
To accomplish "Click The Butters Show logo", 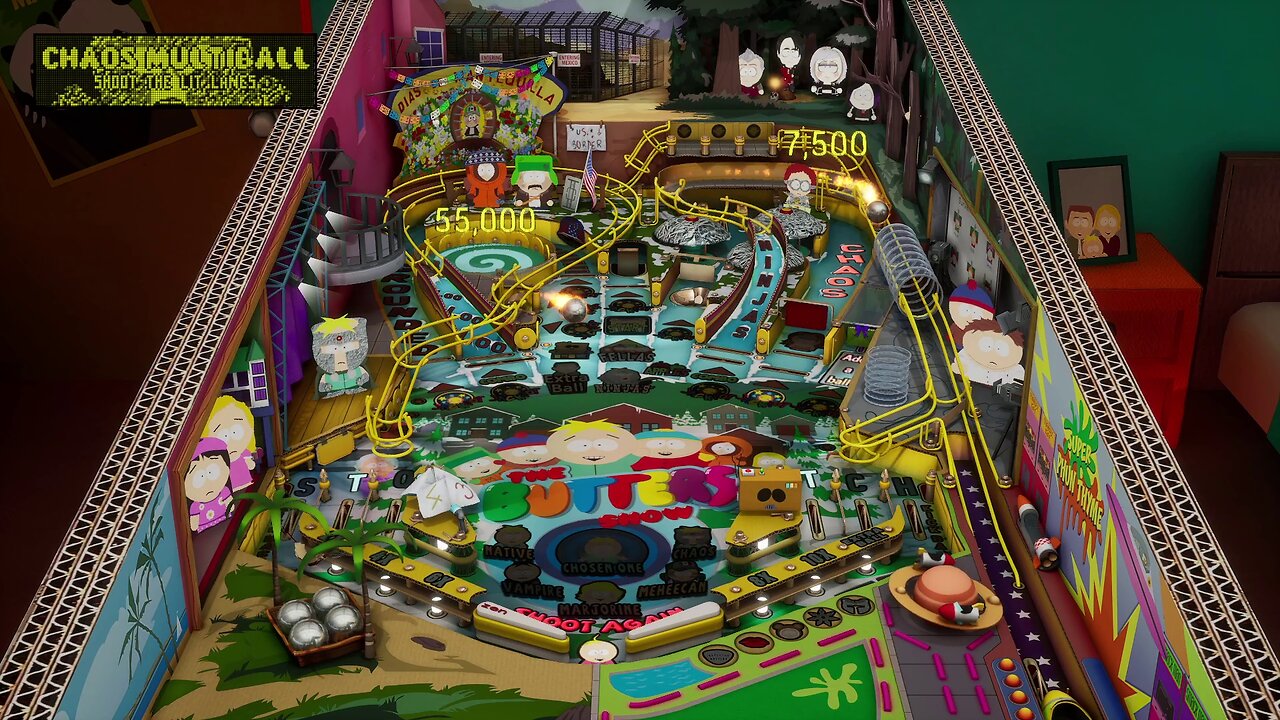I will click(600, 490).
